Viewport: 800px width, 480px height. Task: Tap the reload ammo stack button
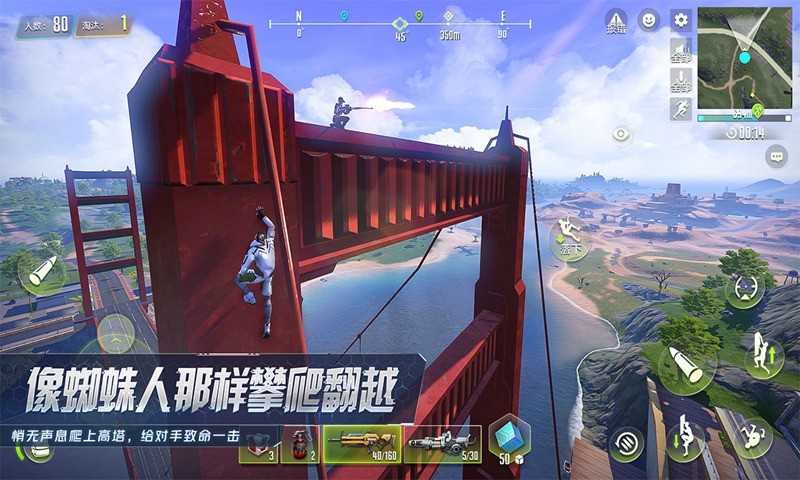pos(628,439)
